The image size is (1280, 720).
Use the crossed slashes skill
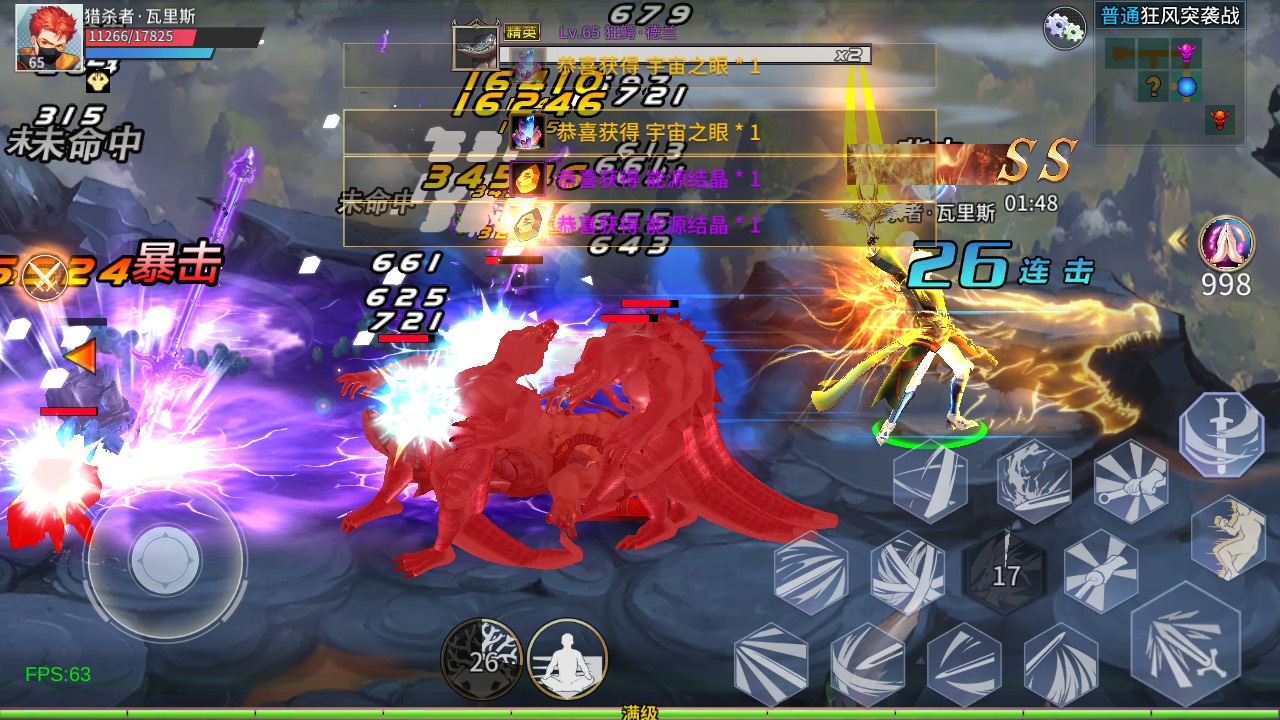[x=907, y=573]
